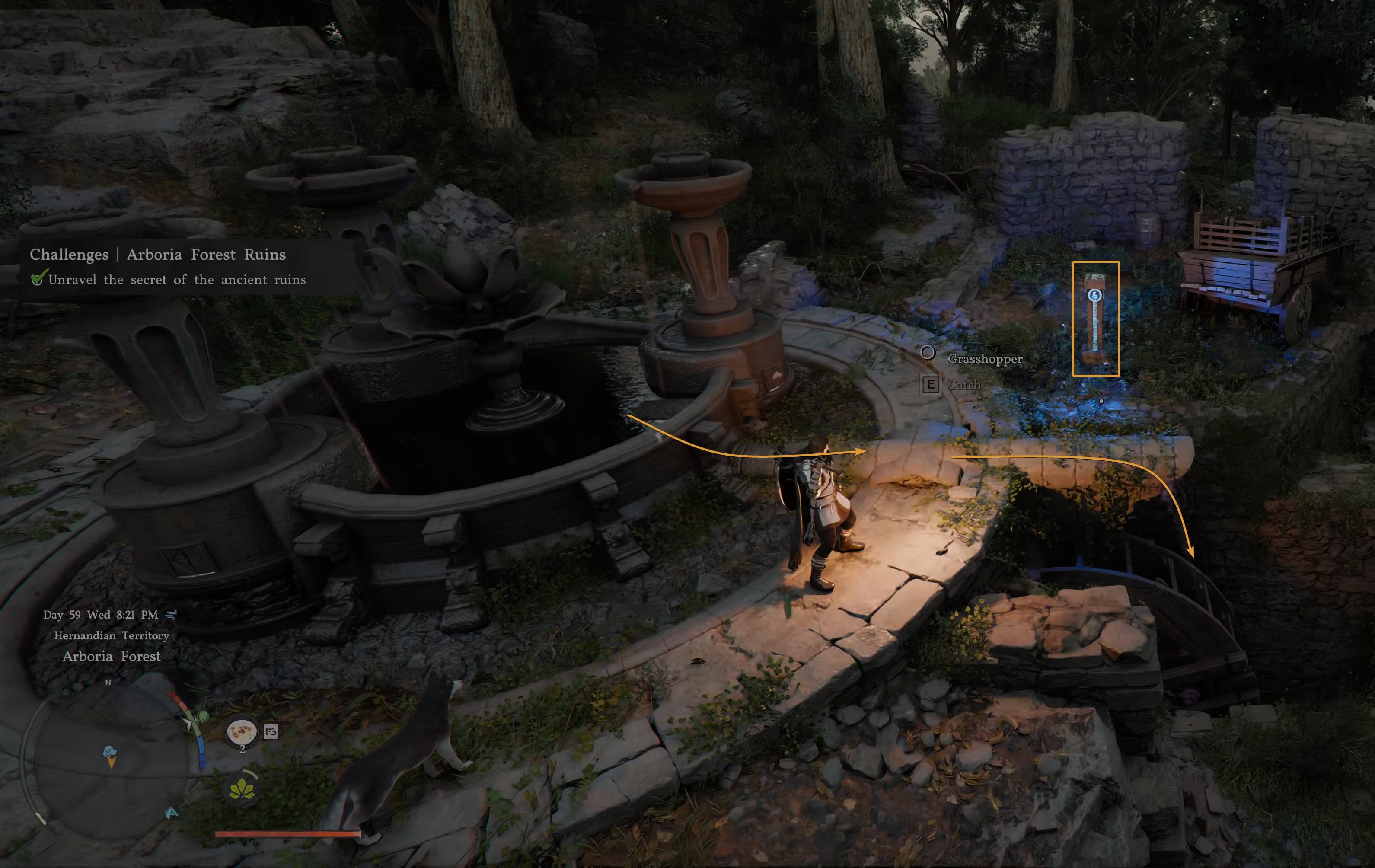
Task: Click the Grasshopper label
Action: tap(986, 360)
